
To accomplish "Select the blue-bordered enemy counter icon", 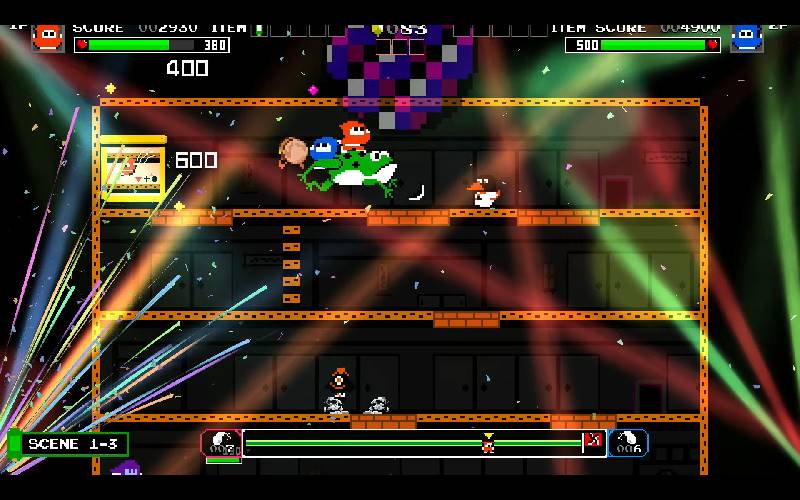I will coord(628,443).
